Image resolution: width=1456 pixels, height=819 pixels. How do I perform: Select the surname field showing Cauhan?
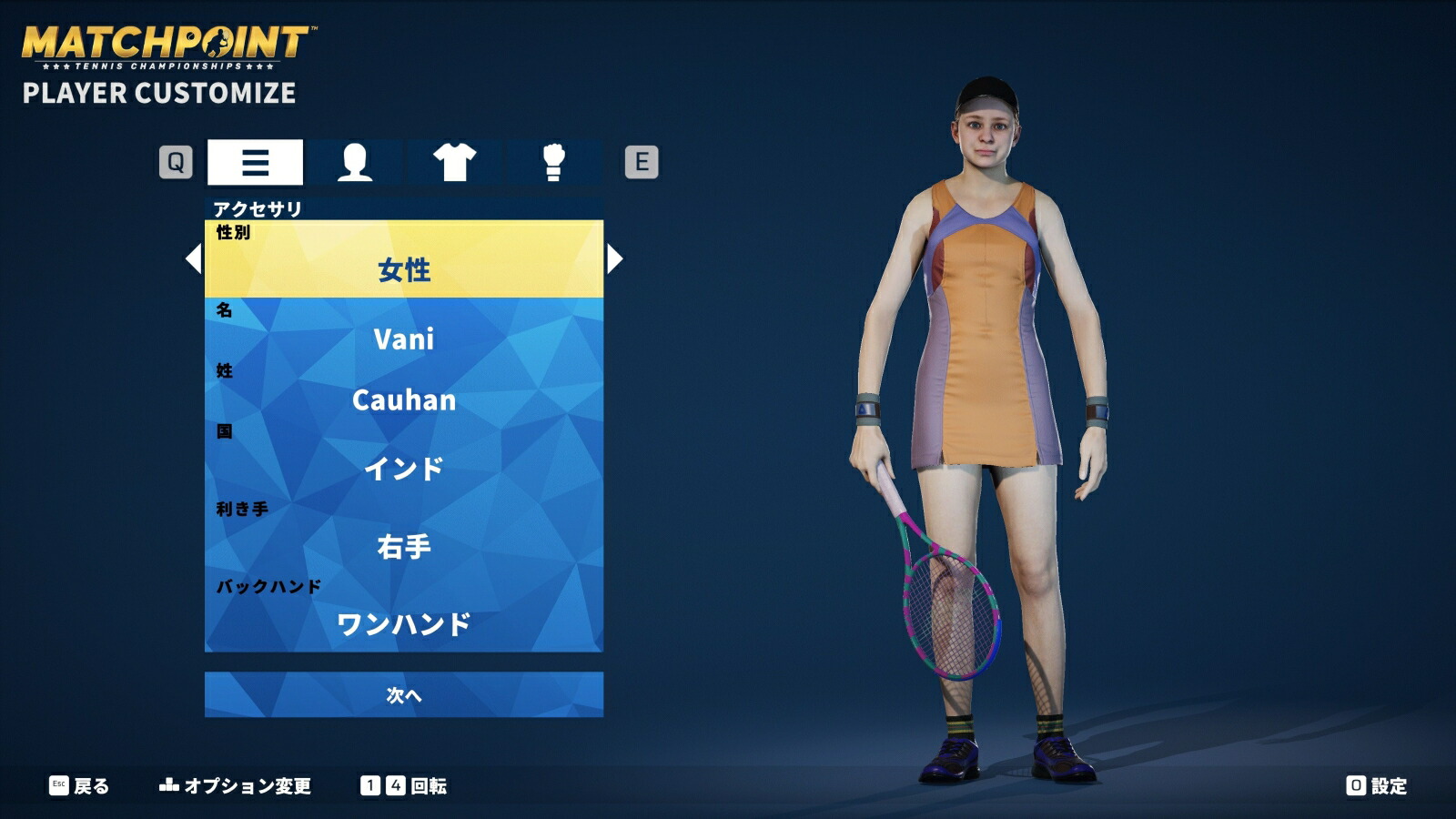(x=404, y=400)
